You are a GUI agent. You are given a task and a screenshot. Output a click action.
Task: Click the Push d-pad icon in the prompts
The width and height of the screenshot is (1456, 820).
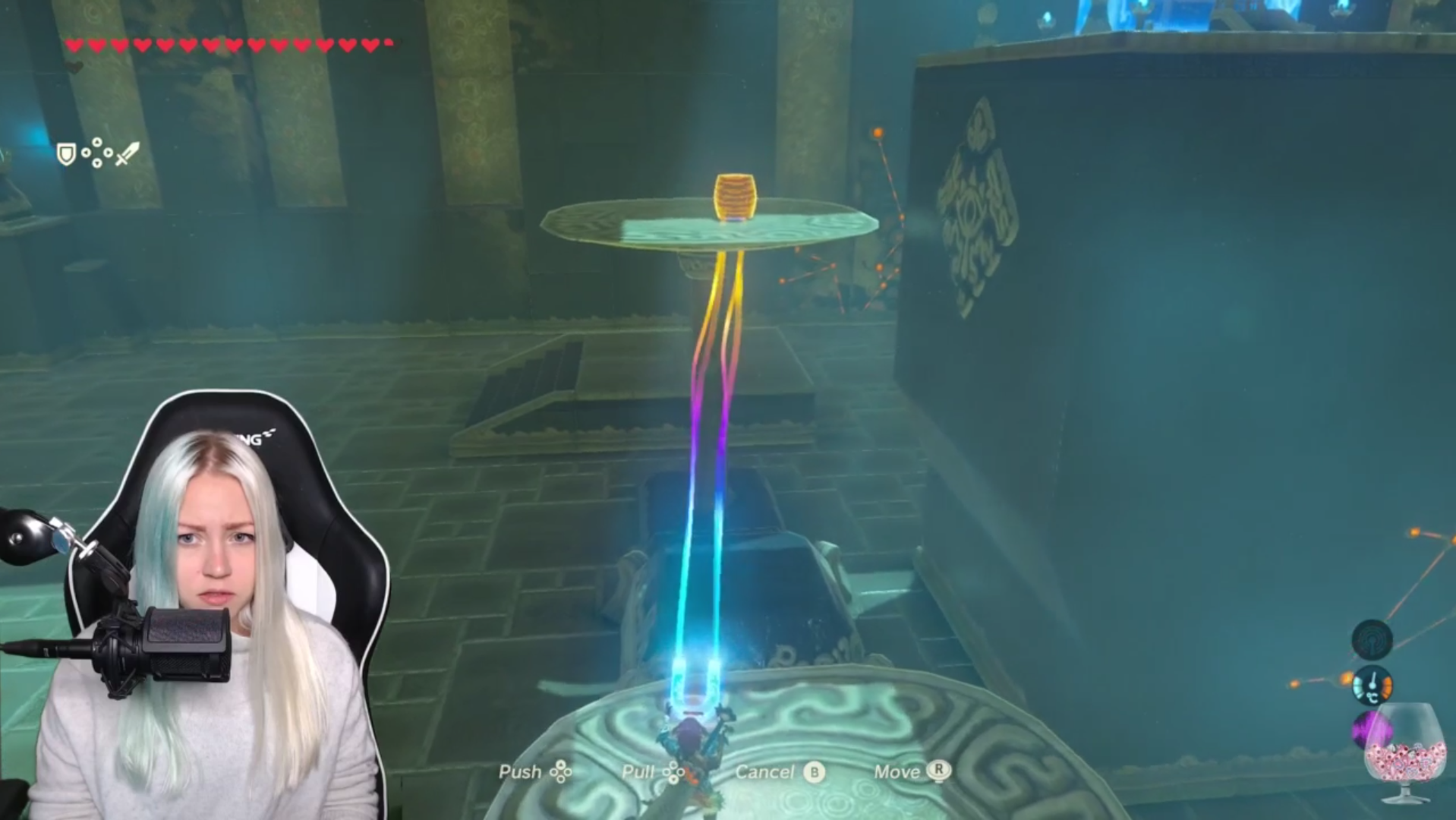pos(562,771)
